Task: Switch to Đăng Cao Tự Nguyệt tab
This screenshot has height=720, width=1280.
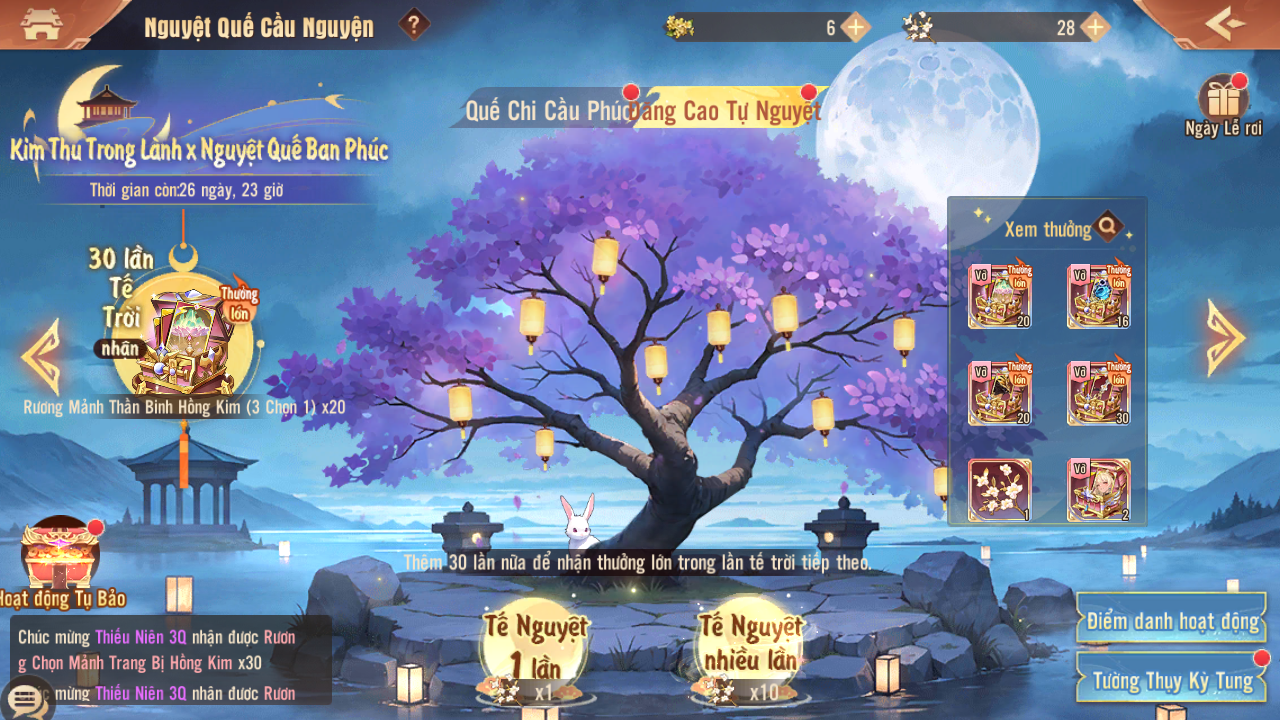Action: [x=727, y=111]
